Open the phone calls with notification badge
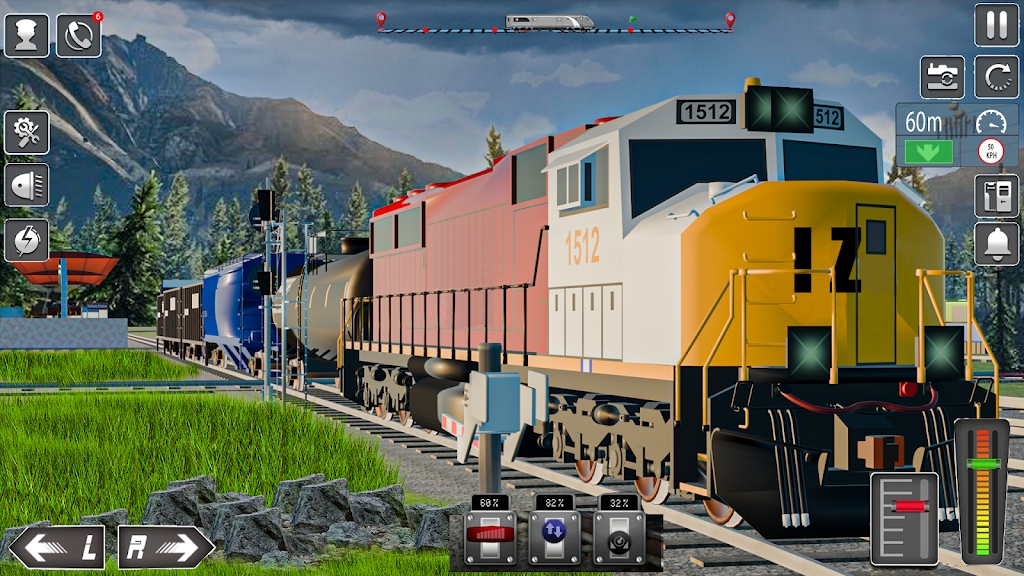Image resolution: width=1024 pixels, height=576 pixels. [x=78, y=36]
